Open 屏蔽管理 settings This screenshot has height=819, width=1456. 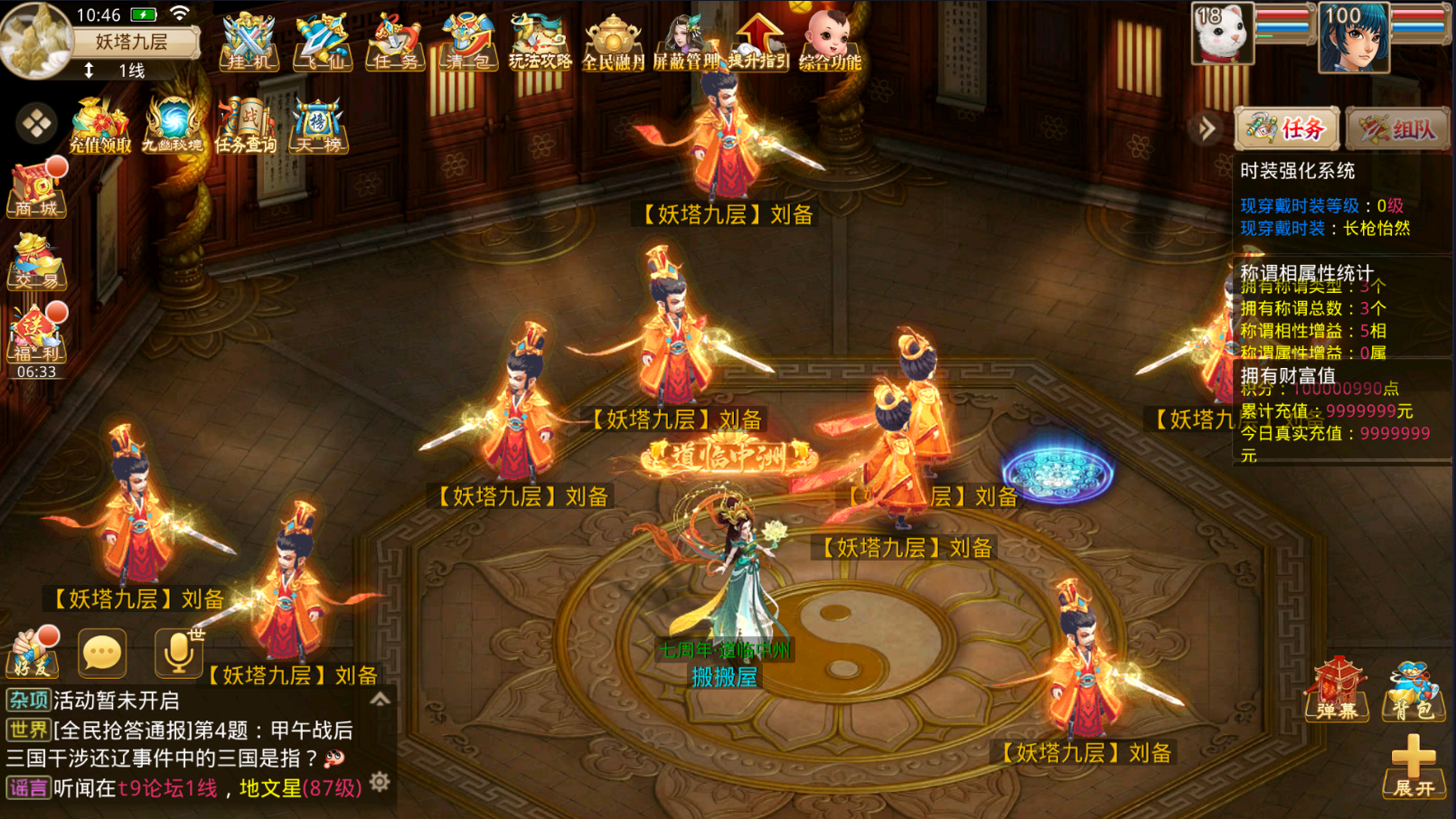click(x=685, y=42)
